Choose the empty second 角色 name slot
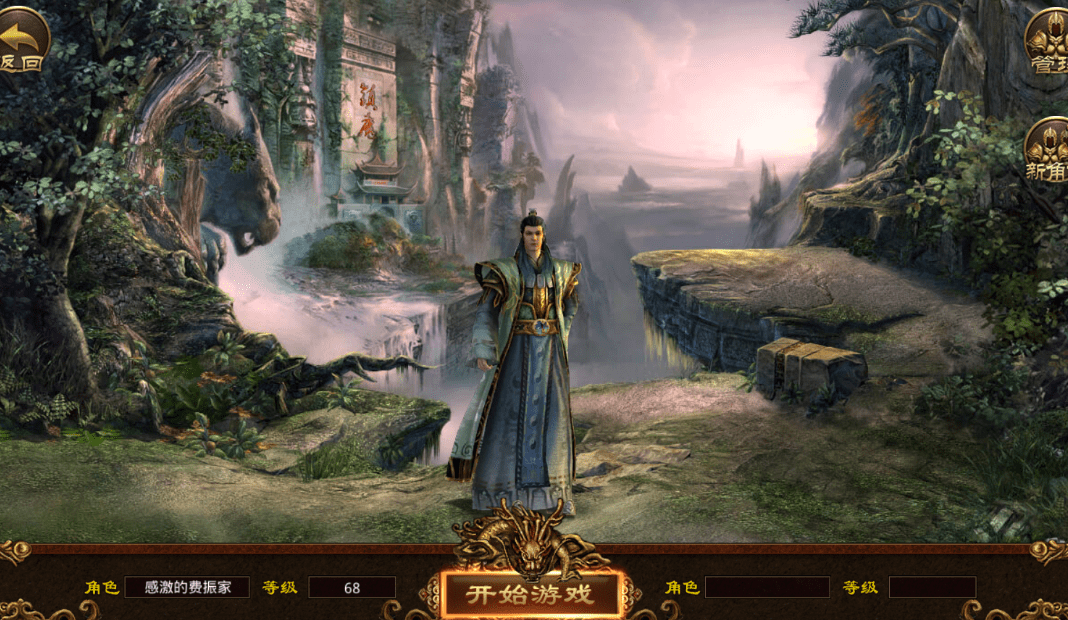 point(766,587)
